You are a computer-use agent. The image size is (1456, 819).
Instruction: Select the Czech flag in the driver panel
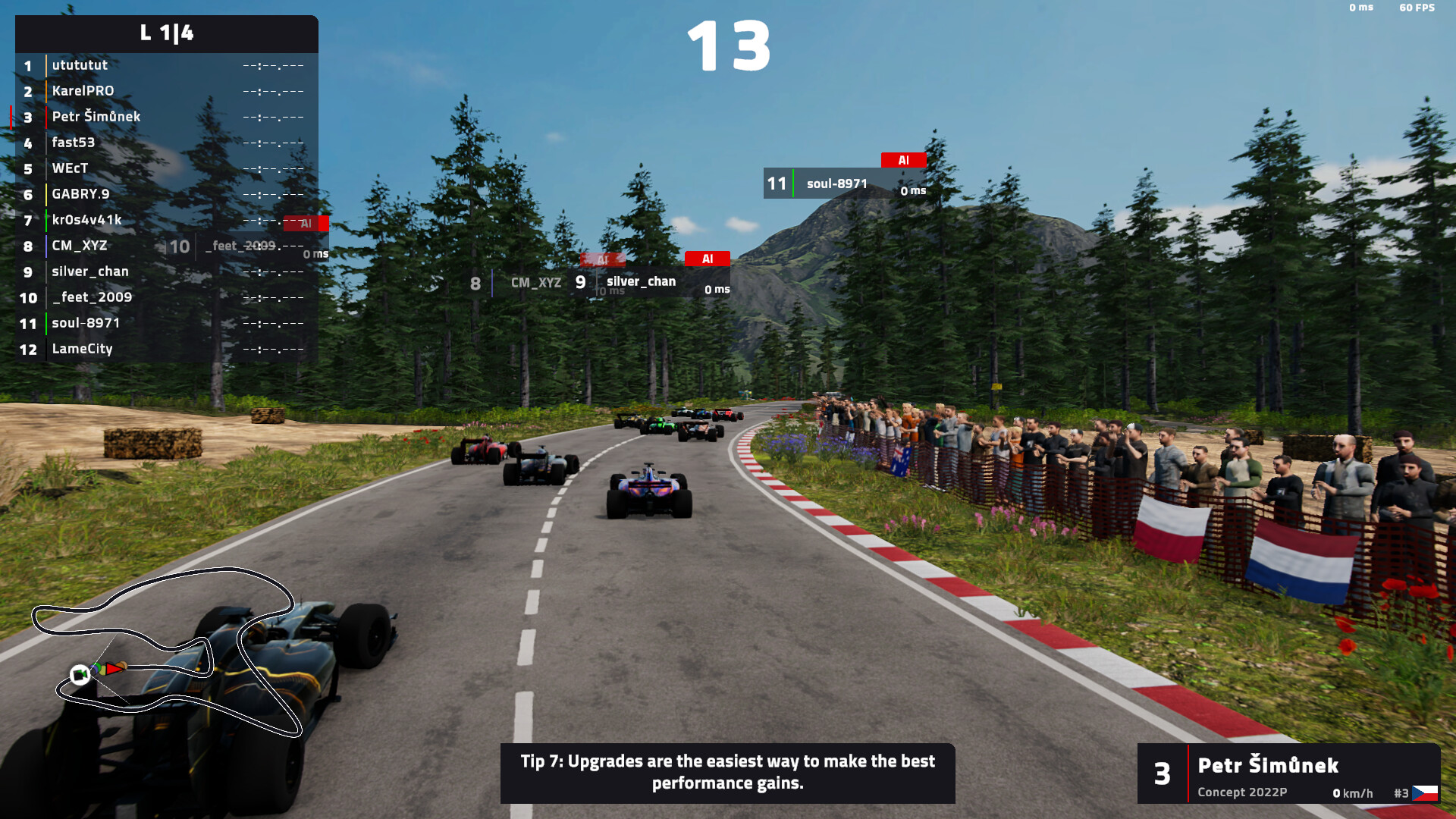coord(1426,792)
